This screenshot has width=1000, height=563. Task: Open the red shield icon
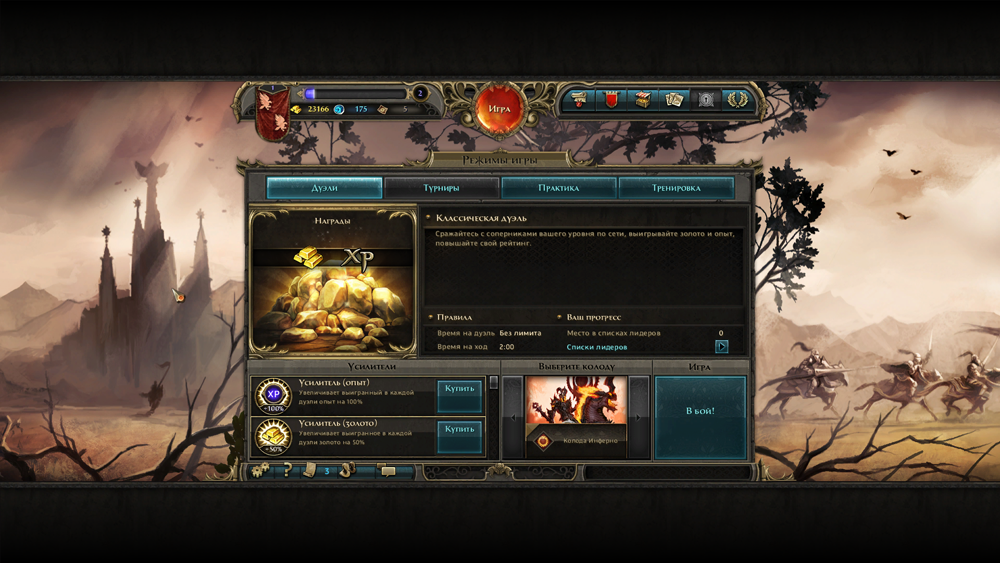[x=611, y=99]
